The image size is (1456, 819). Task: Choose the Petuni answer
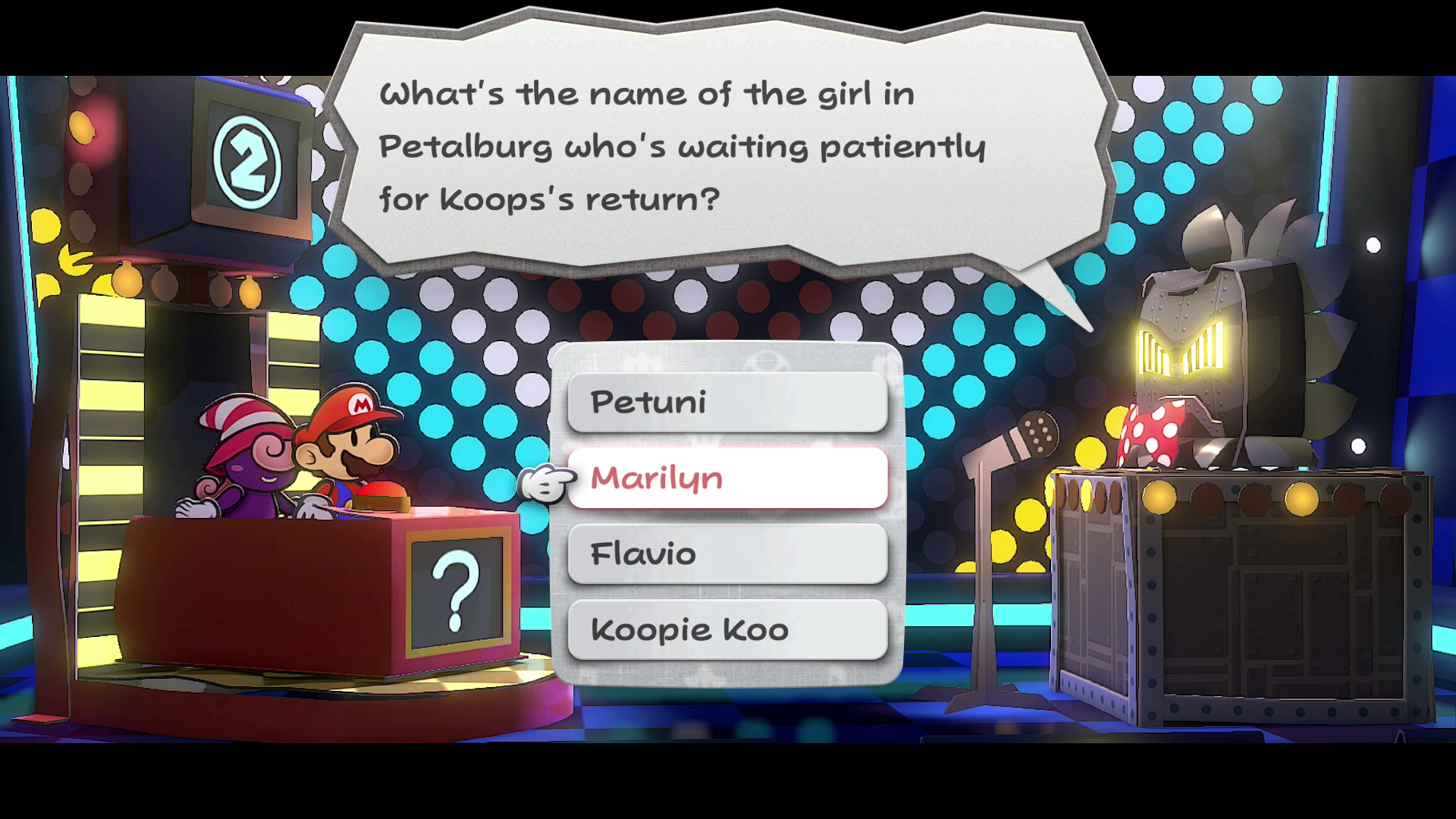726,402
